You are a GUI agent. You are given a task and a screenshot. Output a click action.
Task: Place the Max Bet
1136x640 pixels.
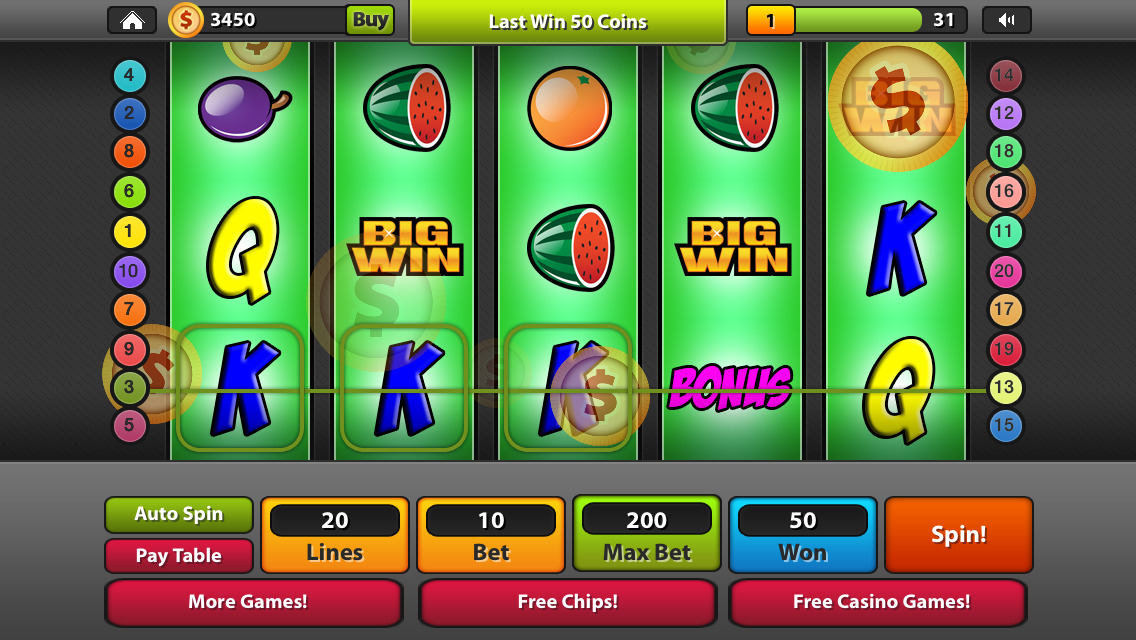[x=647, y=535]
